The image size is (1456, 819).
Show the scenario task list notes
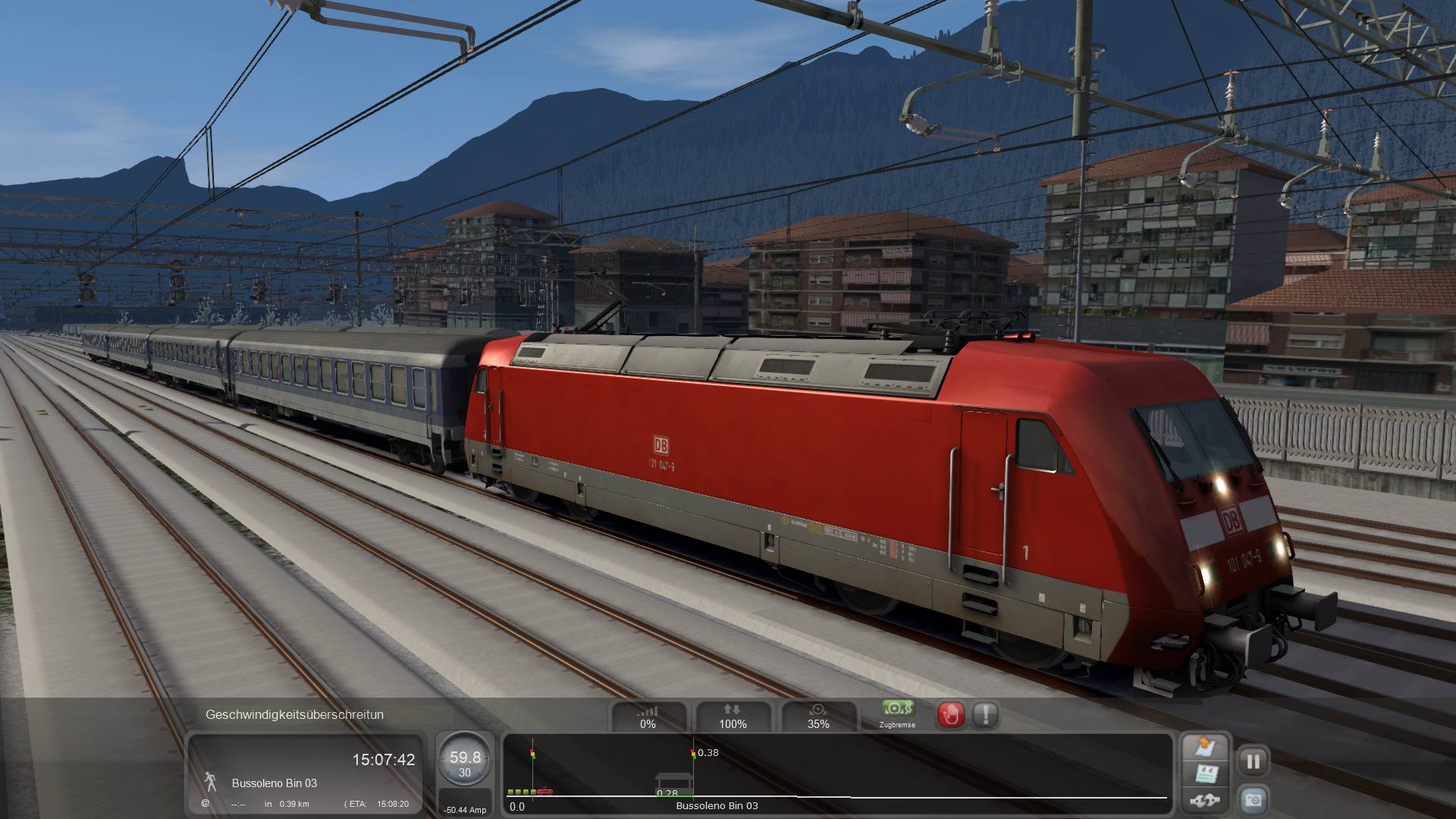click(x=1205, y=774)
